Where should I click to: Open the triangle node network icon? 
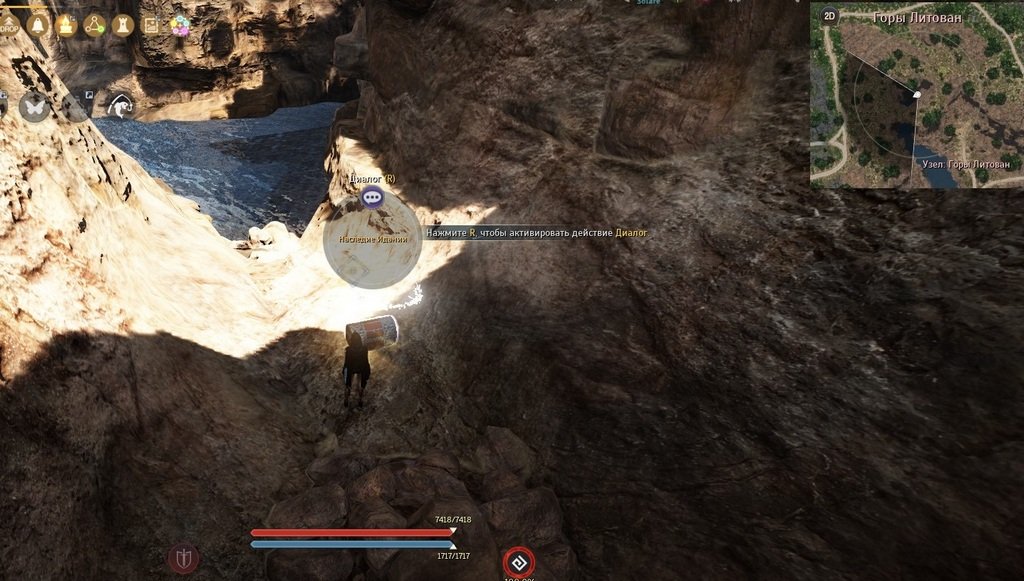(95, 25)
